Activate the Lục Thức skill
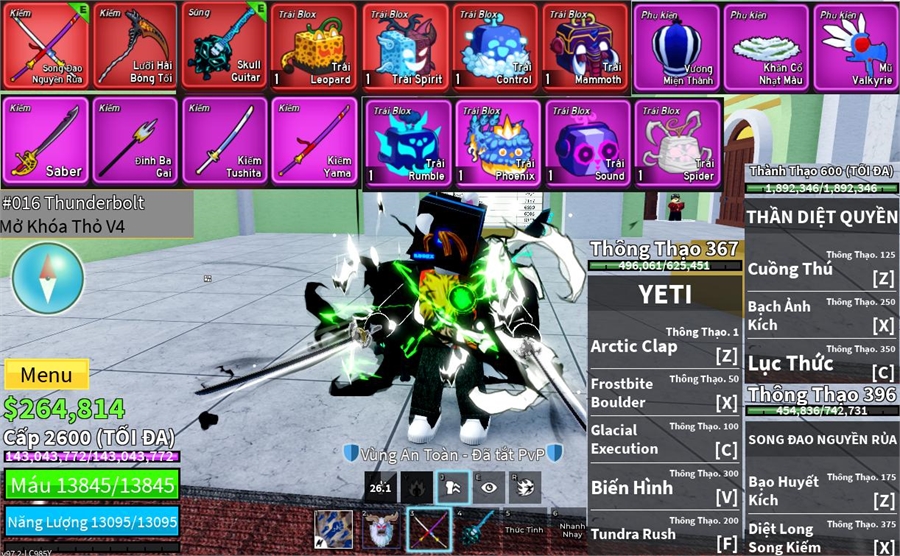 (822, 364)
